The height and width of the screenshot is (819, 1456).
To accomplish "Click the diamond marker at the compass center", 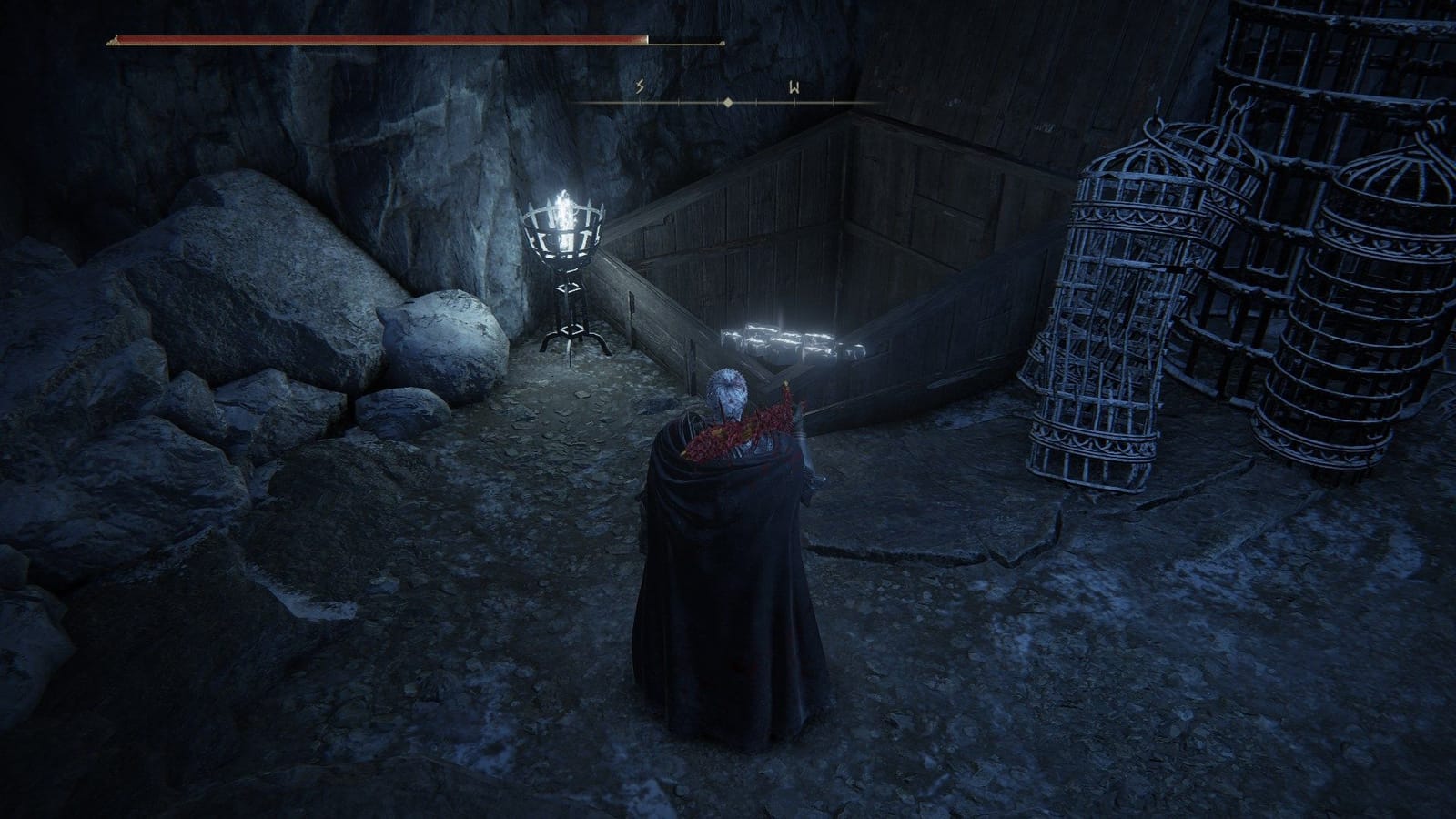I will pyautogui.click(x=727, y=103).
